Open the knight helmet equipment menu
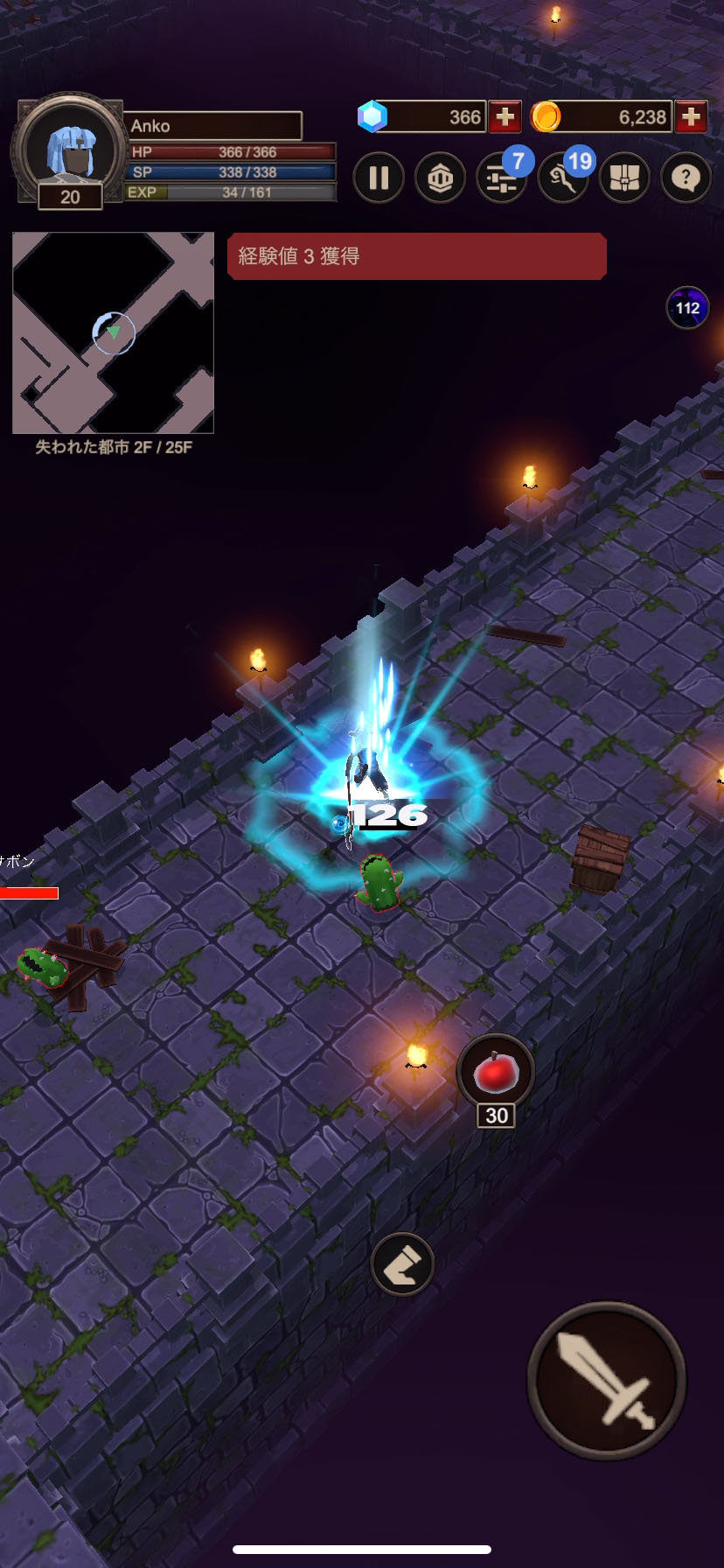 [x=440, y=178]
